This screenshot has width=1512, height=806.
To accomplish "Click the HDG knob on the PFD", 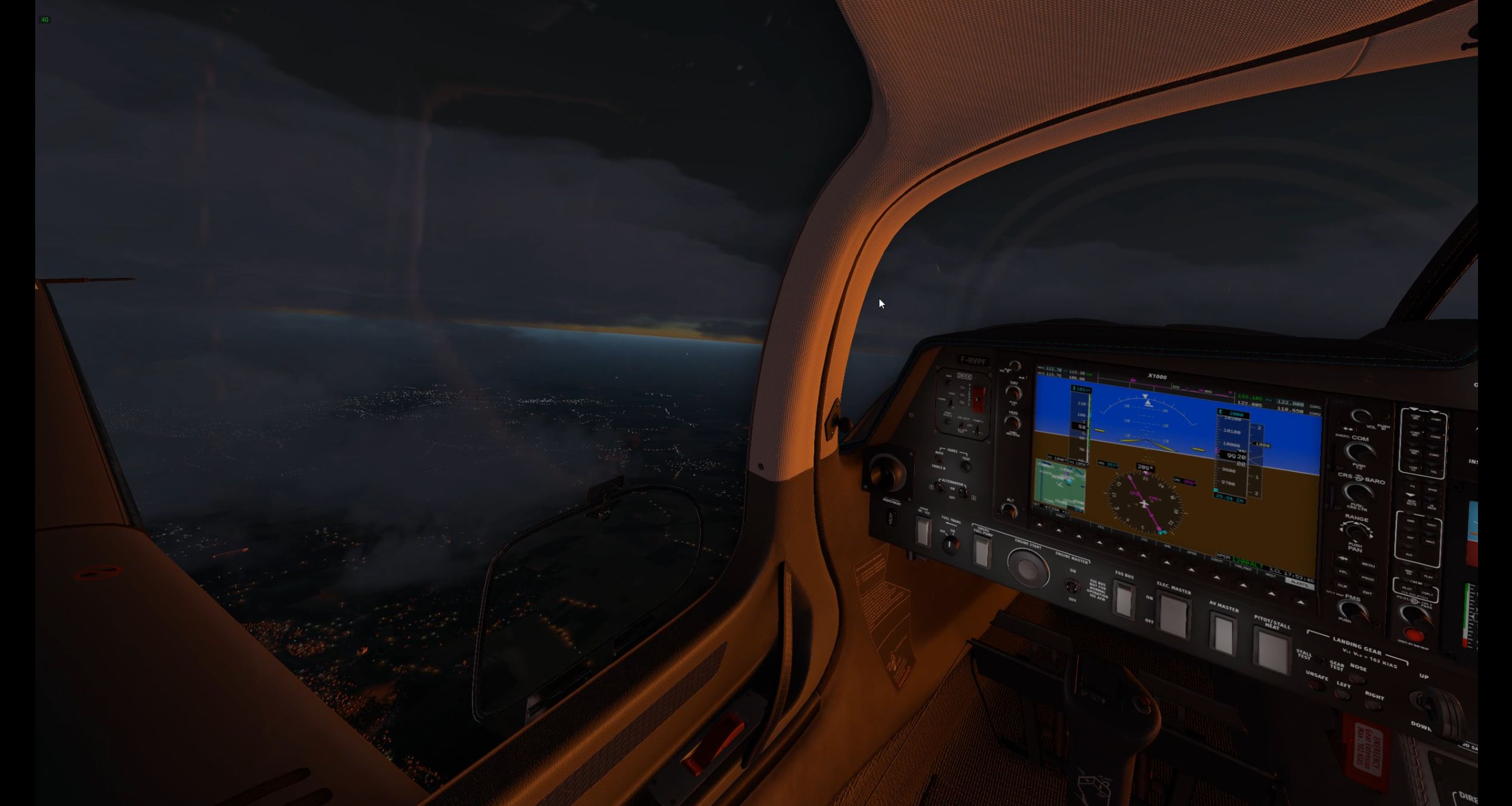I will click(x=1013, y=423).
